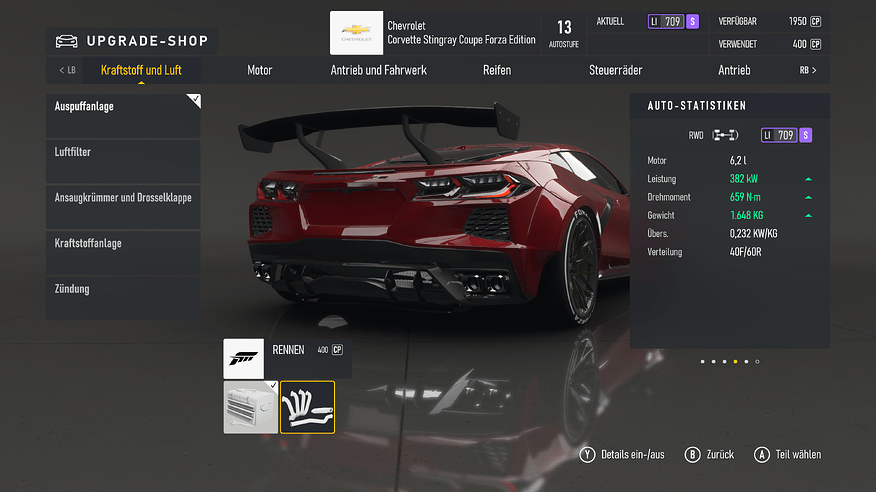Image resolution: width=876 pixels, height=492 pixels.
Task: Choose the Zündung upgrade entry
Action: point(123,299)
